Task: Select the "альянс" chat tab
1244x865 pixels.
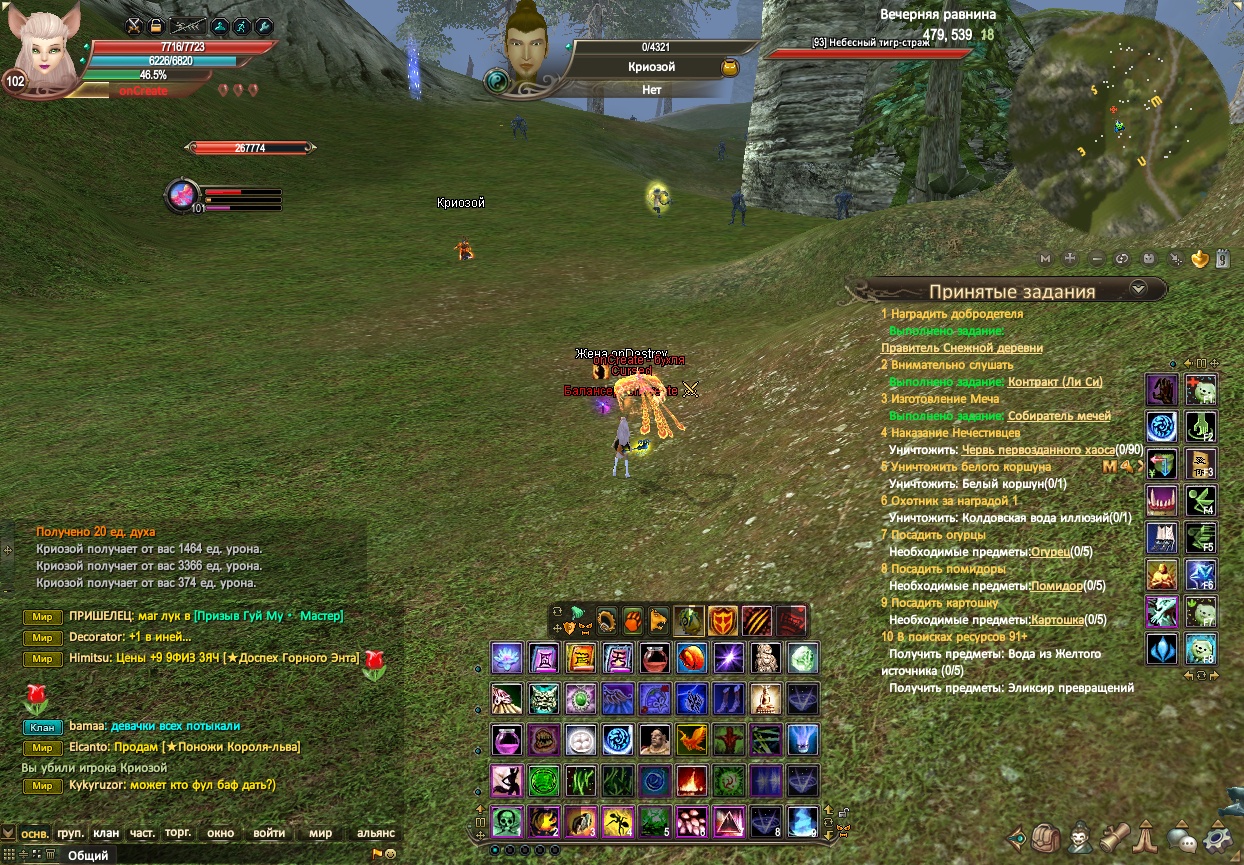Action: coord(376,833)
